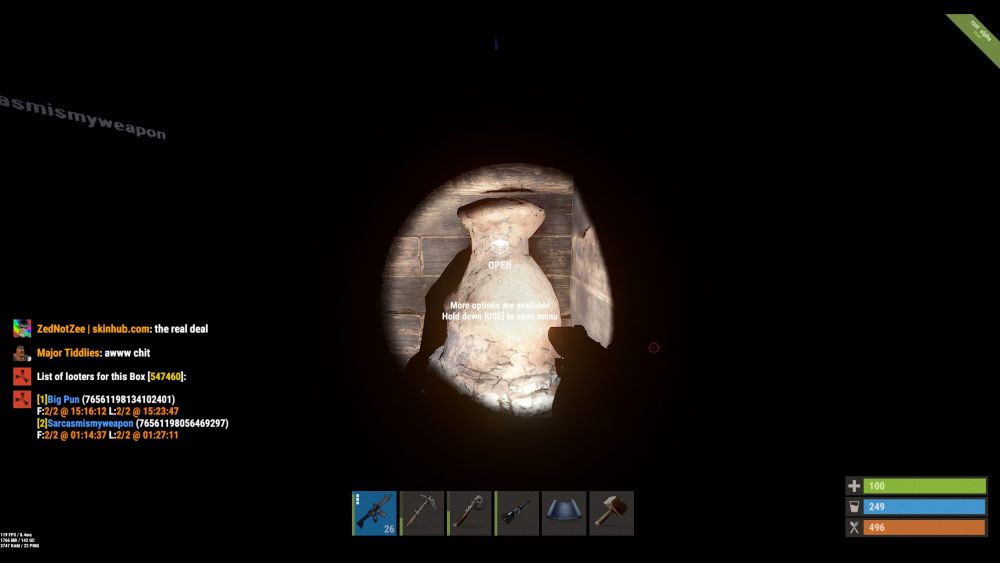
Task: Select the assault rifle hotbar slot
Action: coord(375,513)
